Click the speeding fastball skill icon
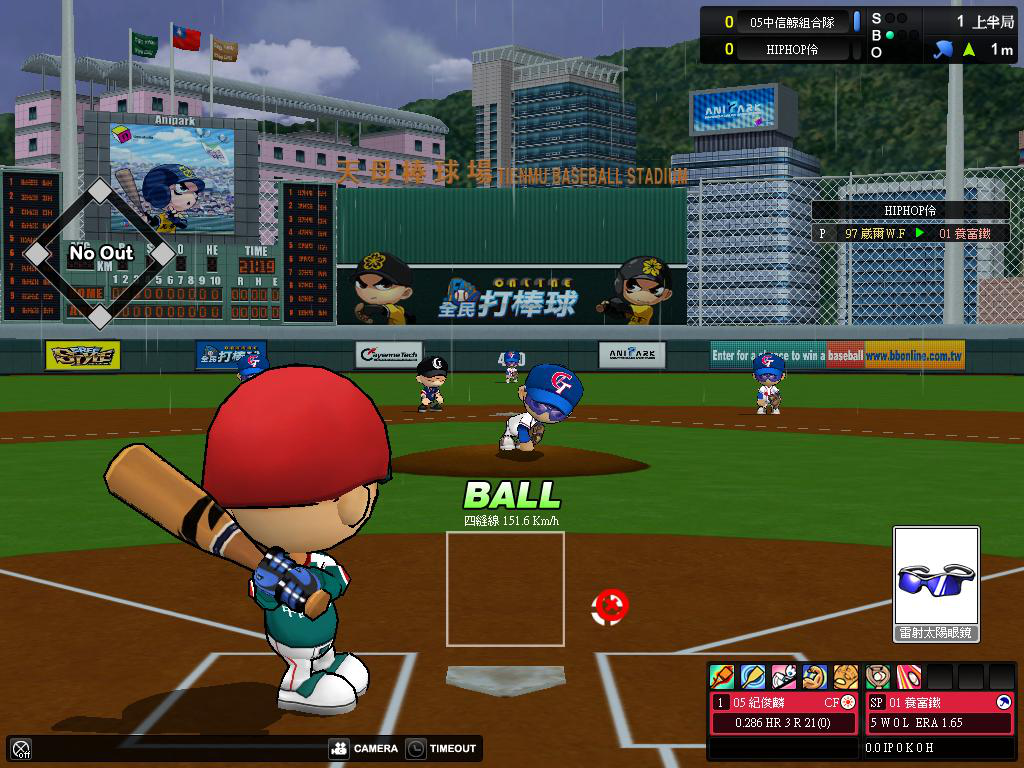This screenshot has height=768, width=1024. click(908, 677)
